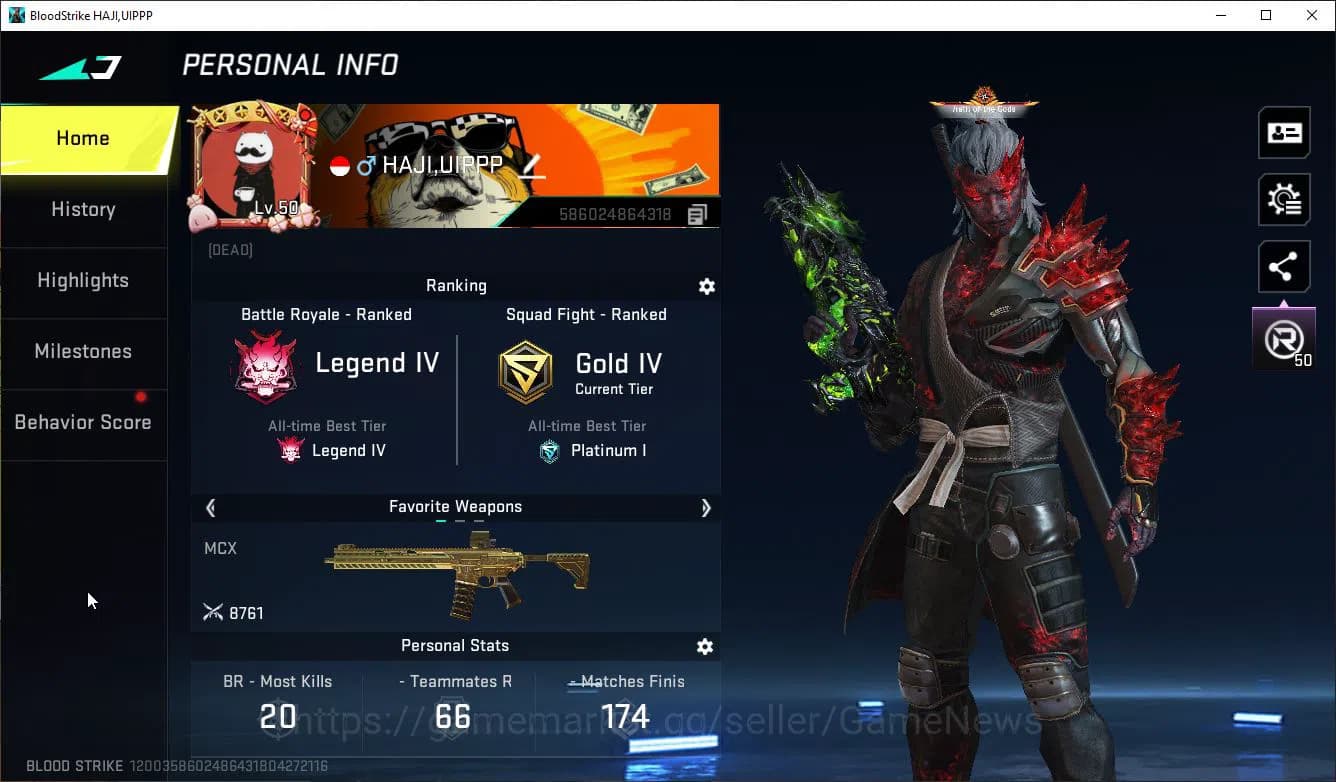Edit the nickname using the pencil icon
1336x782 pixels.
534,166
